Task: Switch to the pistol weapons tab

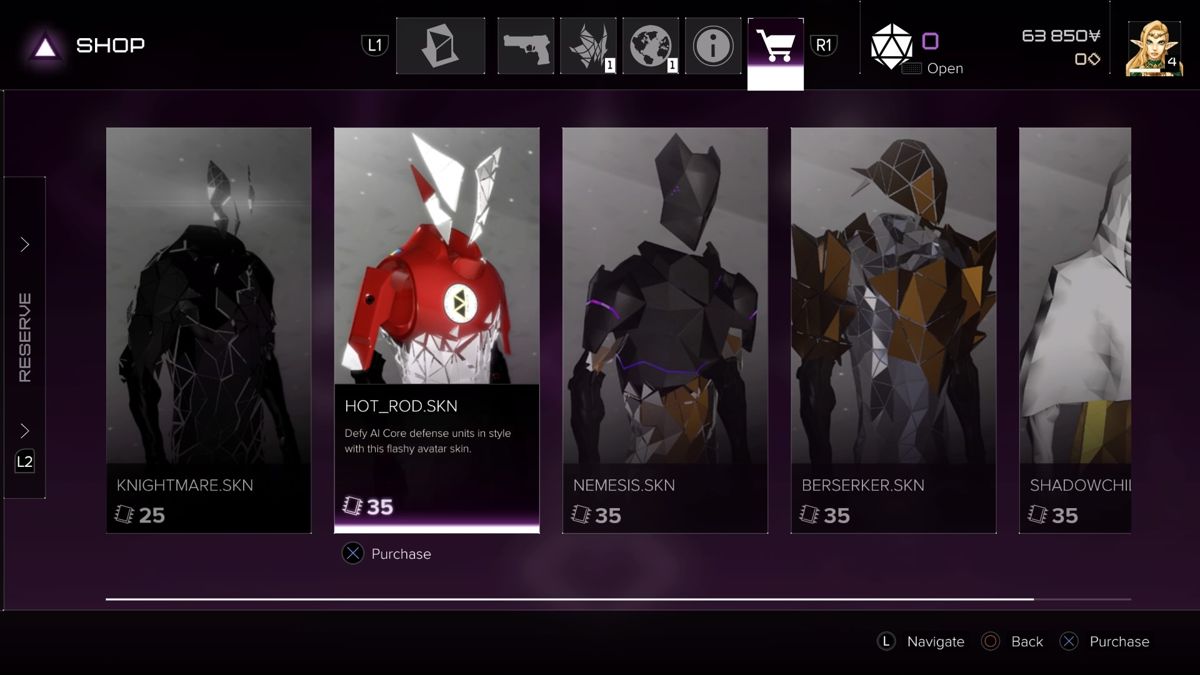Action: click(525, 46)
